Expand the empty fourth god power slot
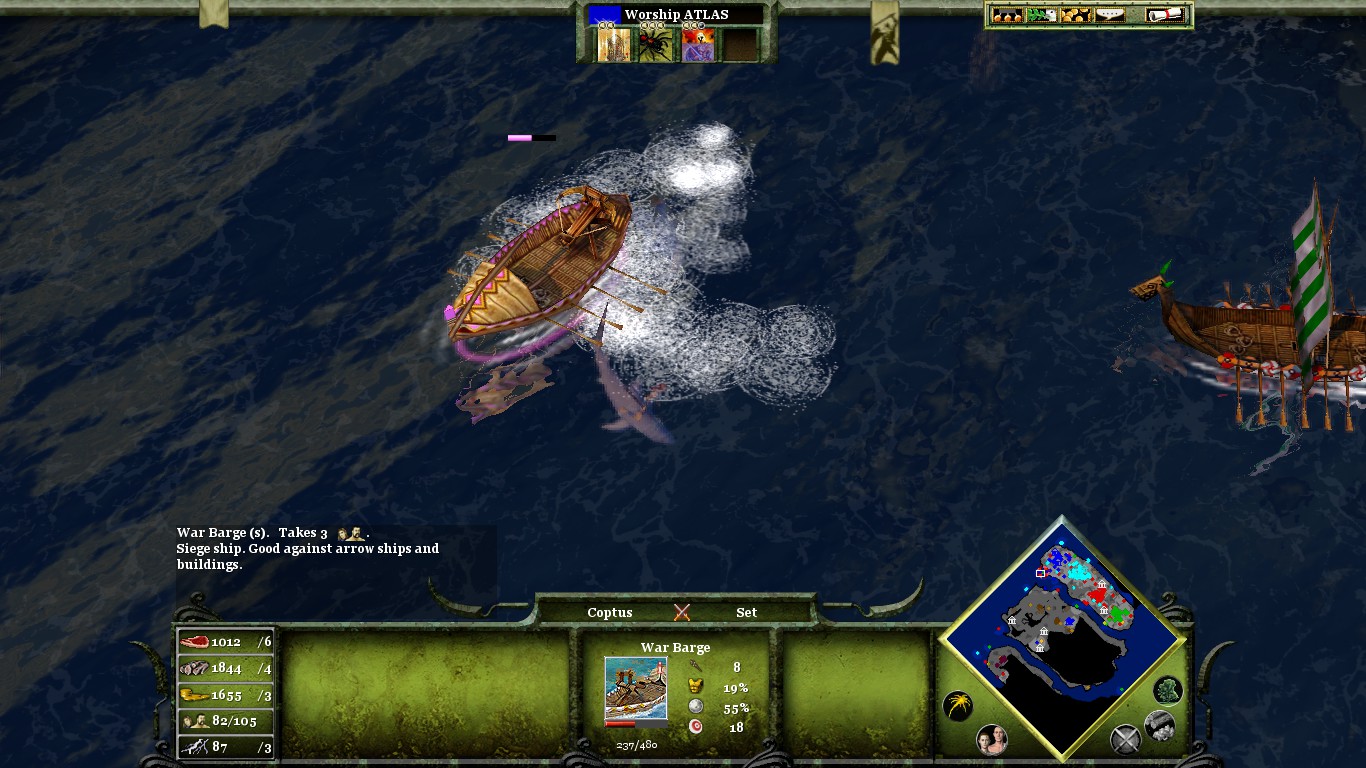The image size is (1366, 768). click(740, 44)
